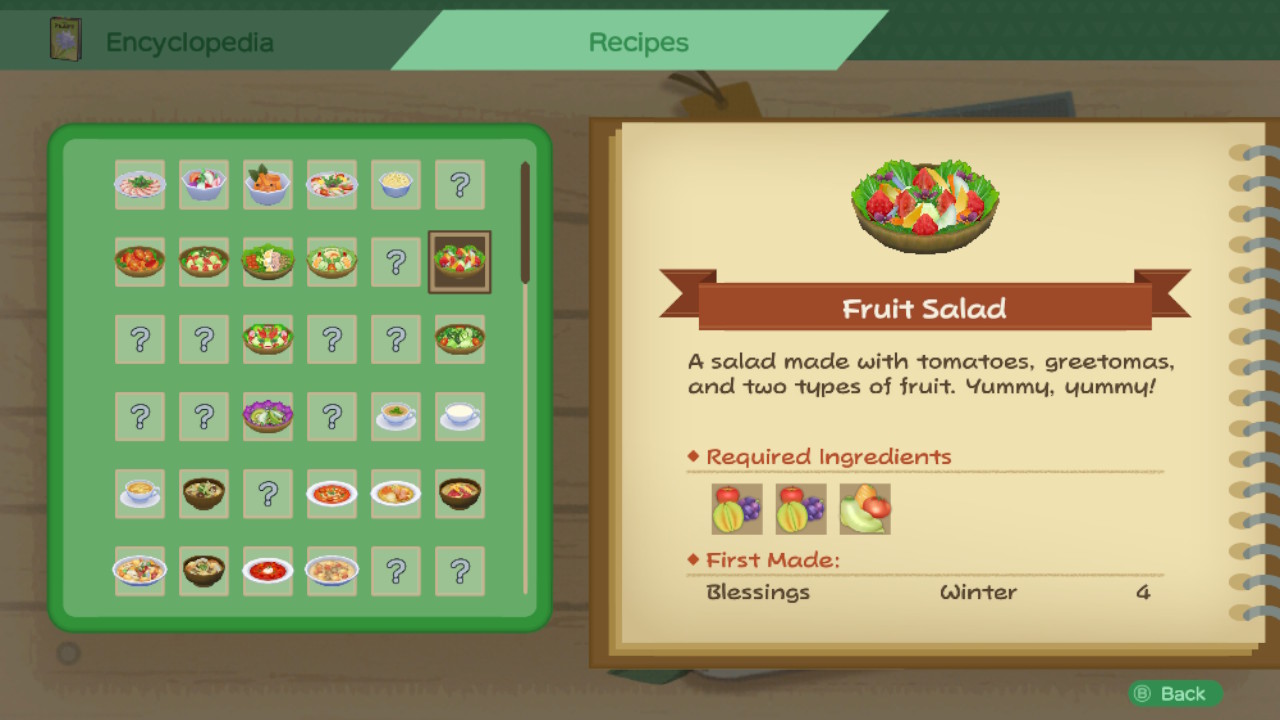Select the carrot dish recipe in the top row
The width and height of the screenshot is (1280, 720).
(268, 185)
